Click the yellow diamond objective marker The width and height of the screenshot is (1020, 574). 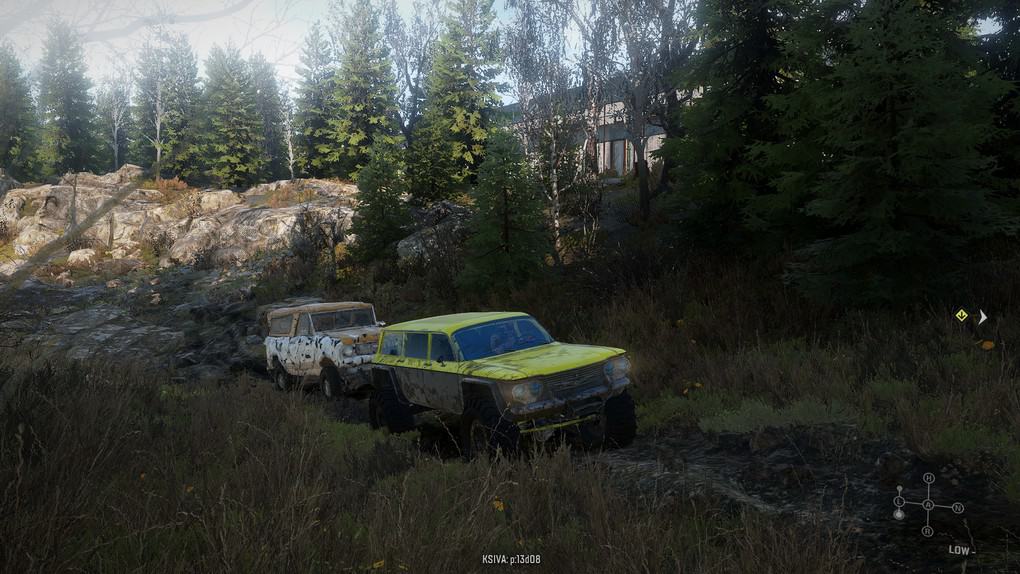(x=961, y=315)
